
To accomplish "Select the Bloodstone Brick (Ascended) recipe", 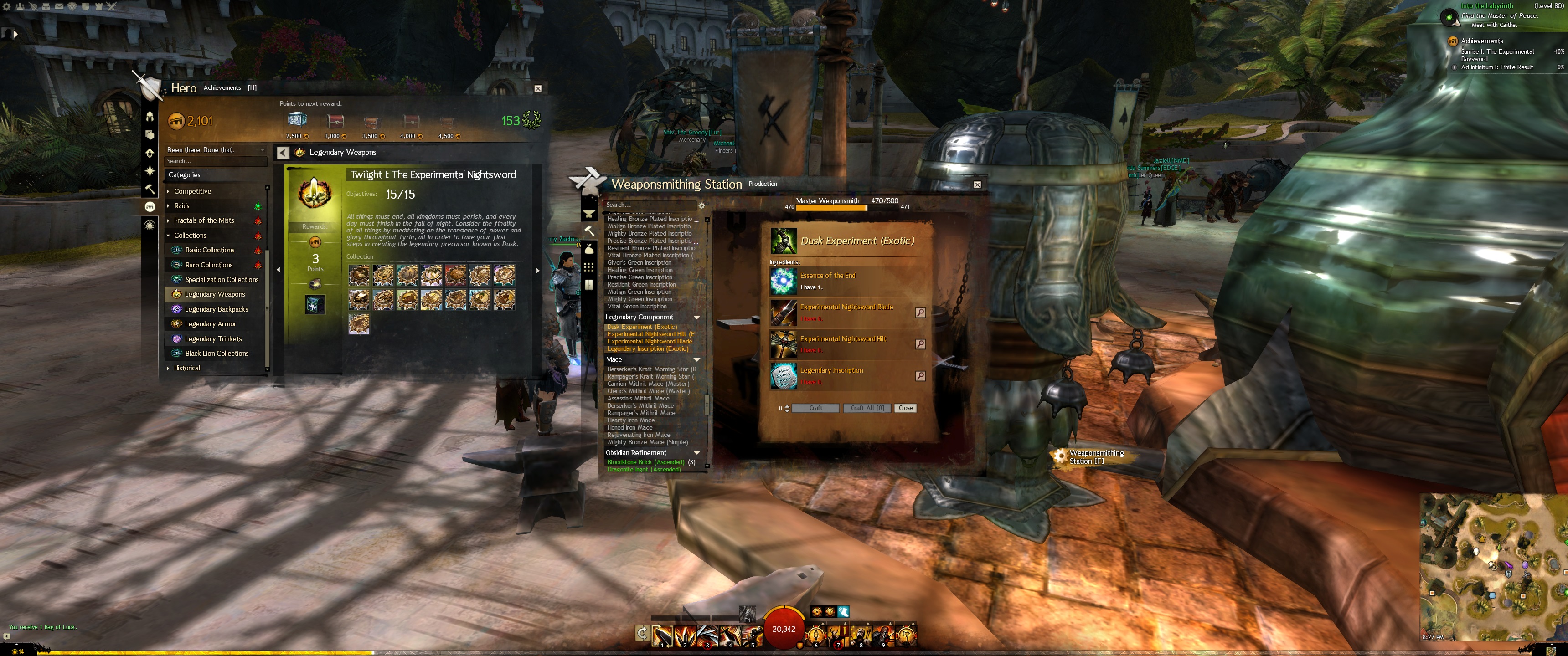I will (x=646, y=462).
